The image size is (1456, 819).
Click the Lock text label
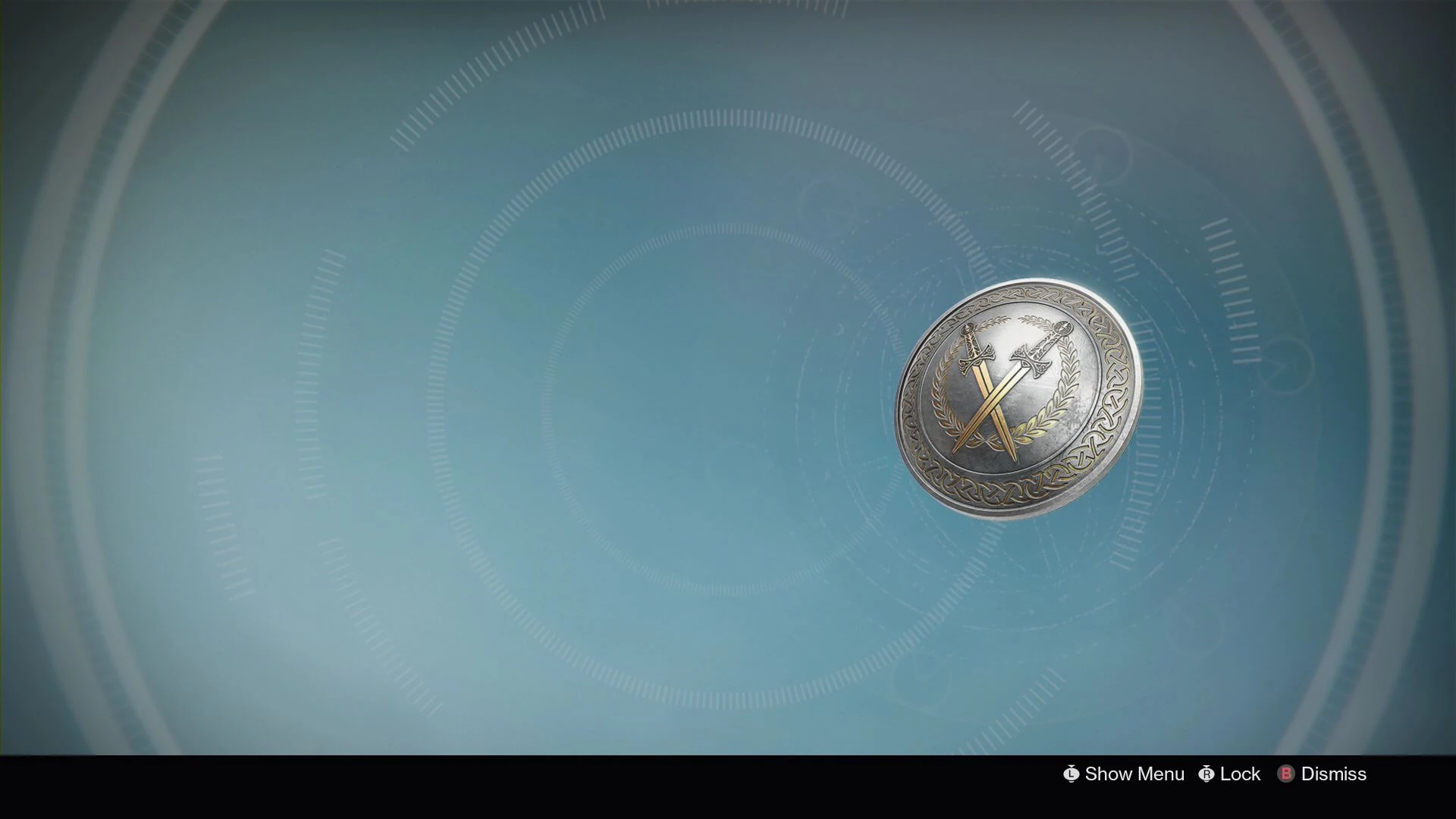(x=1241, y=774)
